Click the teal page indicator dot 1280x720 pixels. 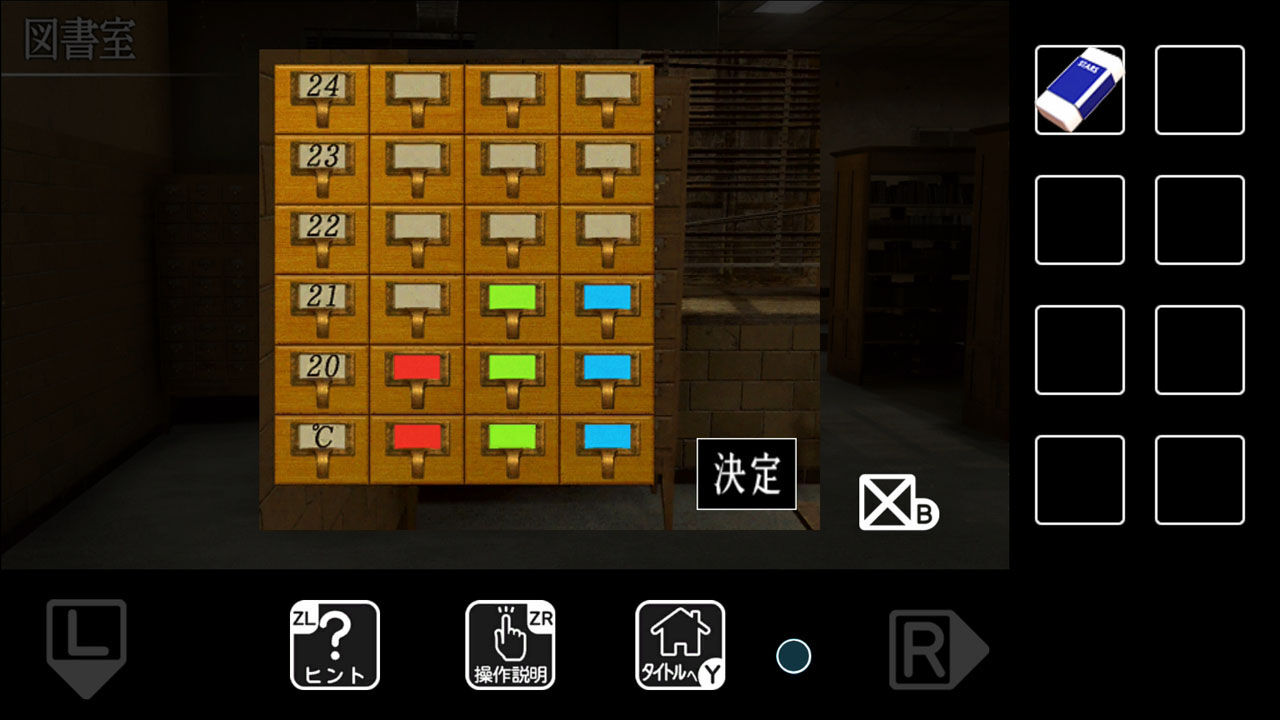(x=793, y=656)
